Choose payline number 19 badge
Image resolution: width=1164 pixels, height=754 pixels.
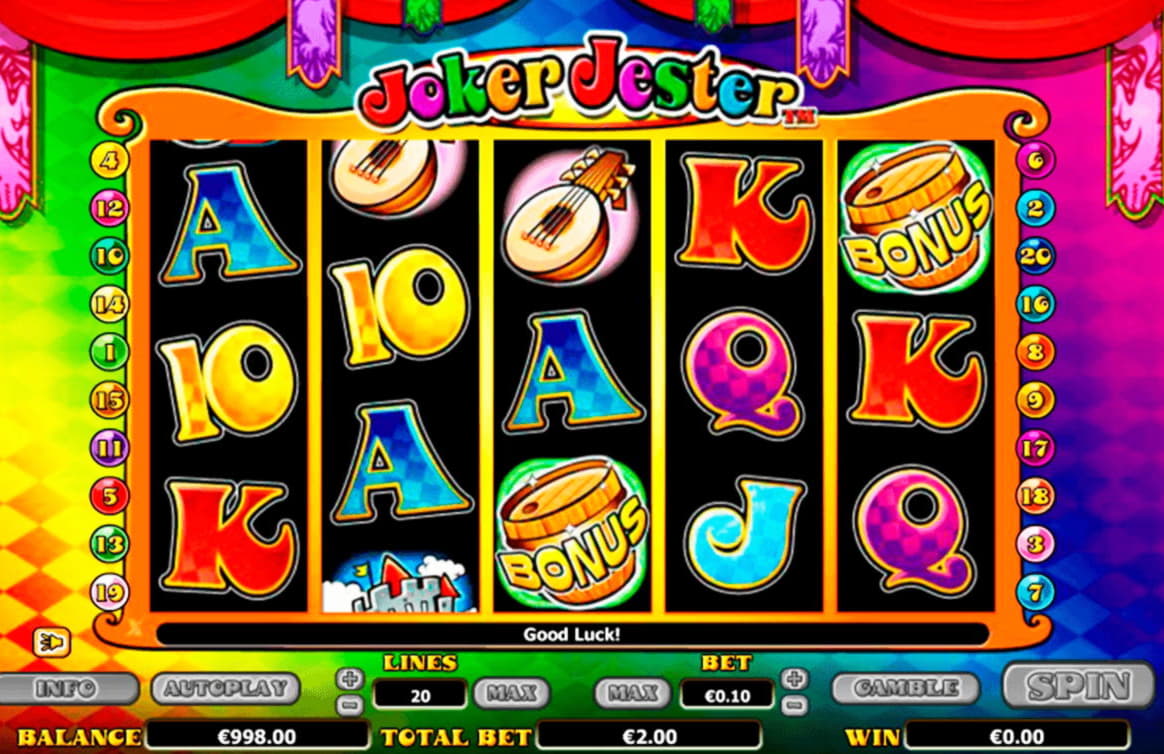(109, 592)
